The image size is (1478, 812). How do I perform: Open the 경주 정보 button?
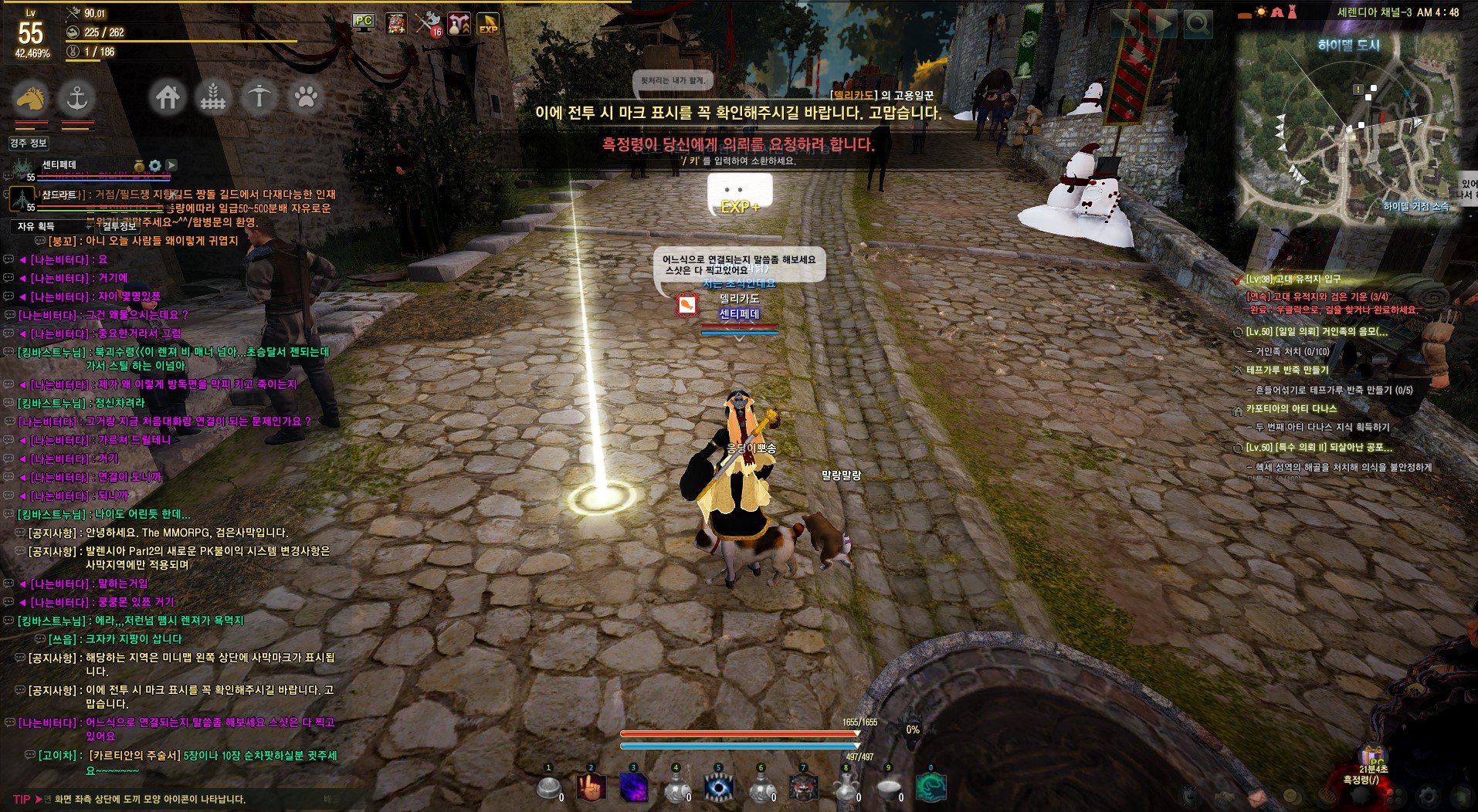[29, 143]
